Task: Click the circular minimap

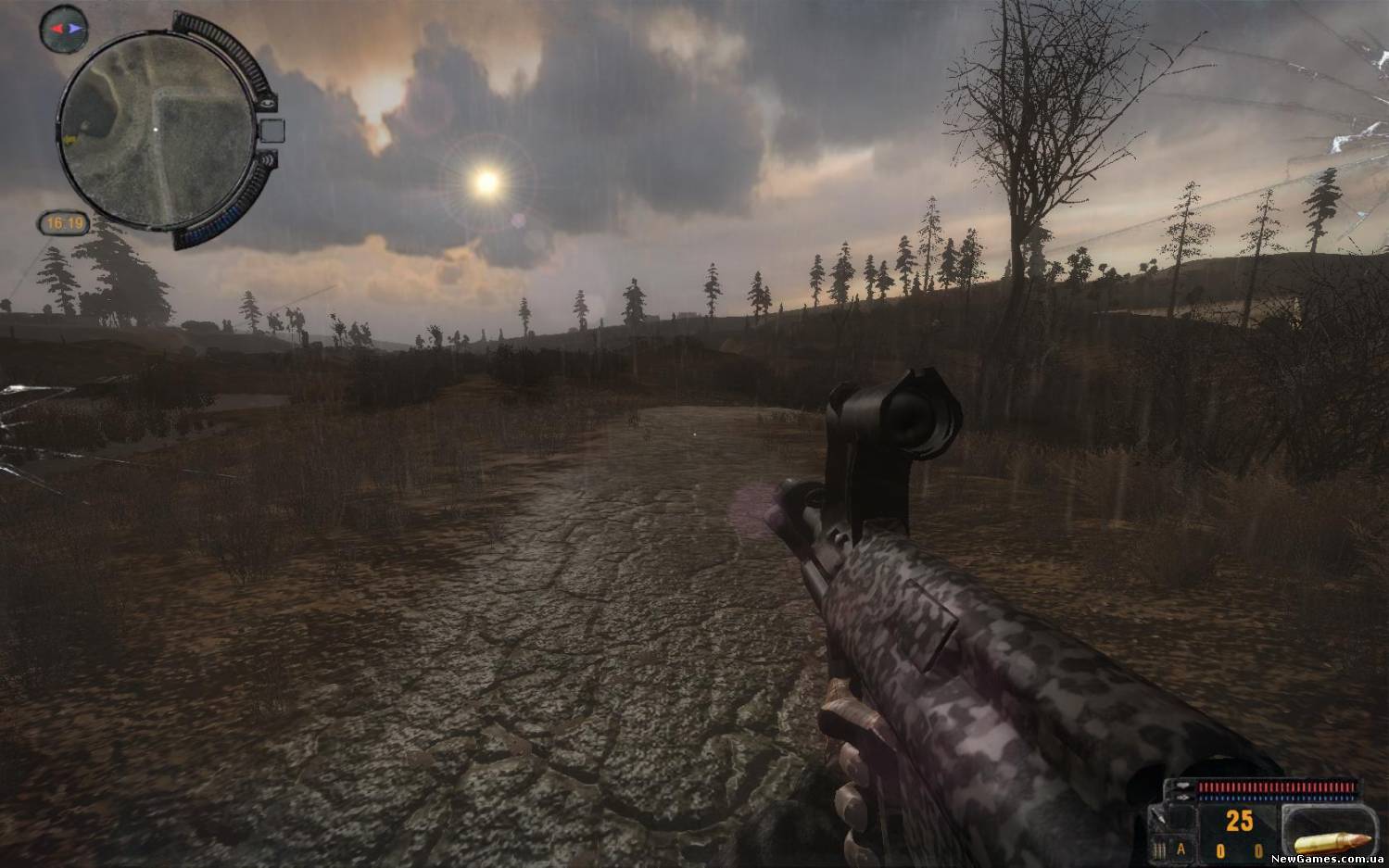Action: (x=156, y=129)
